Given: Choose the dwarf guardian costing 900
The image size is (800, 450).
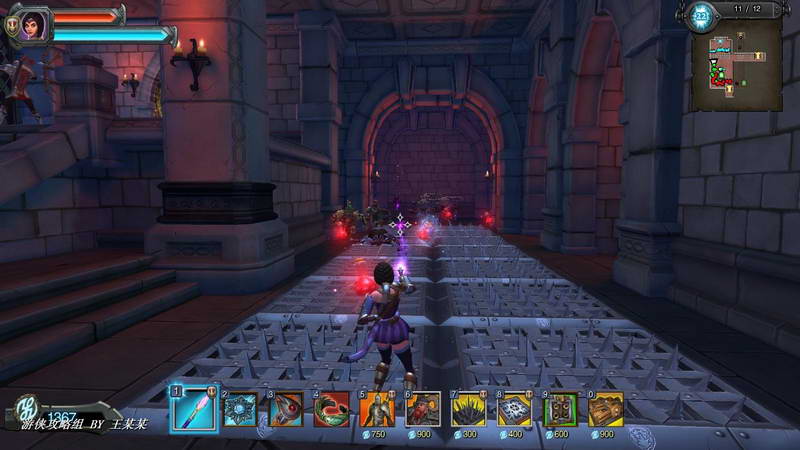Looking at the screenshot, I should (x=423, y=408).
